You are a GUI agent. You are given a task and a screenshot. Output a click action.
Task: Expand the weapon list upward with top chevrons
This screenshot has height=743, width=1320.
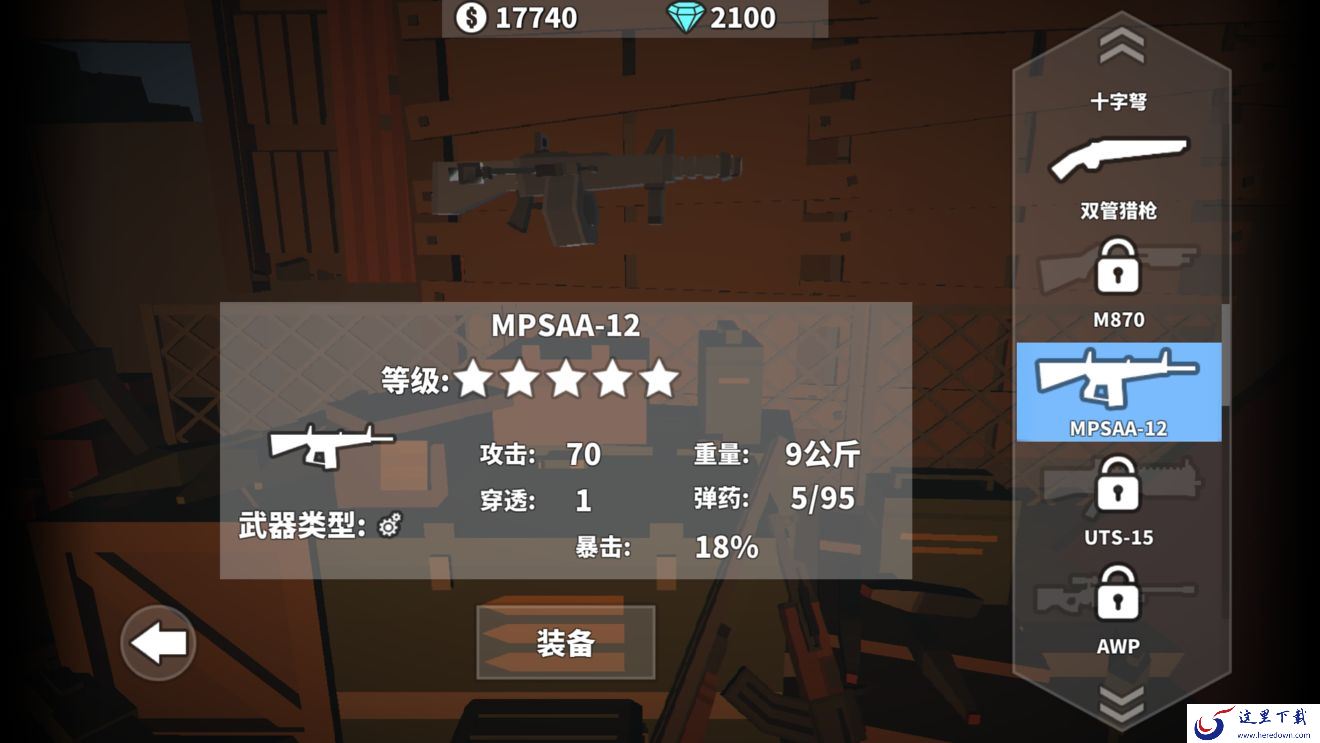pyautogui.click(x=1119, y=42)
